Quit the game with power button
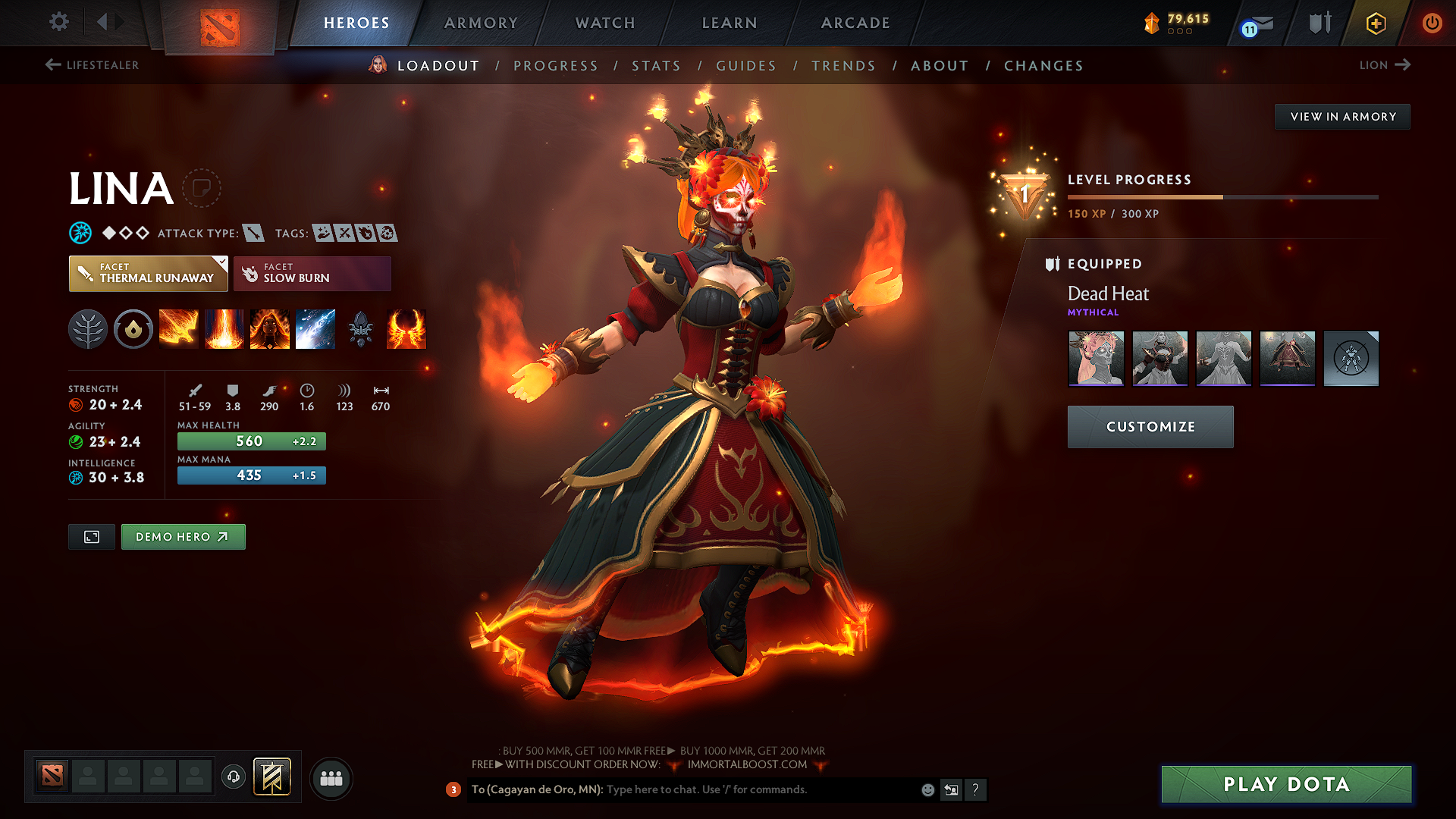Screen dimensions: 1456x819 point(1432,23)
